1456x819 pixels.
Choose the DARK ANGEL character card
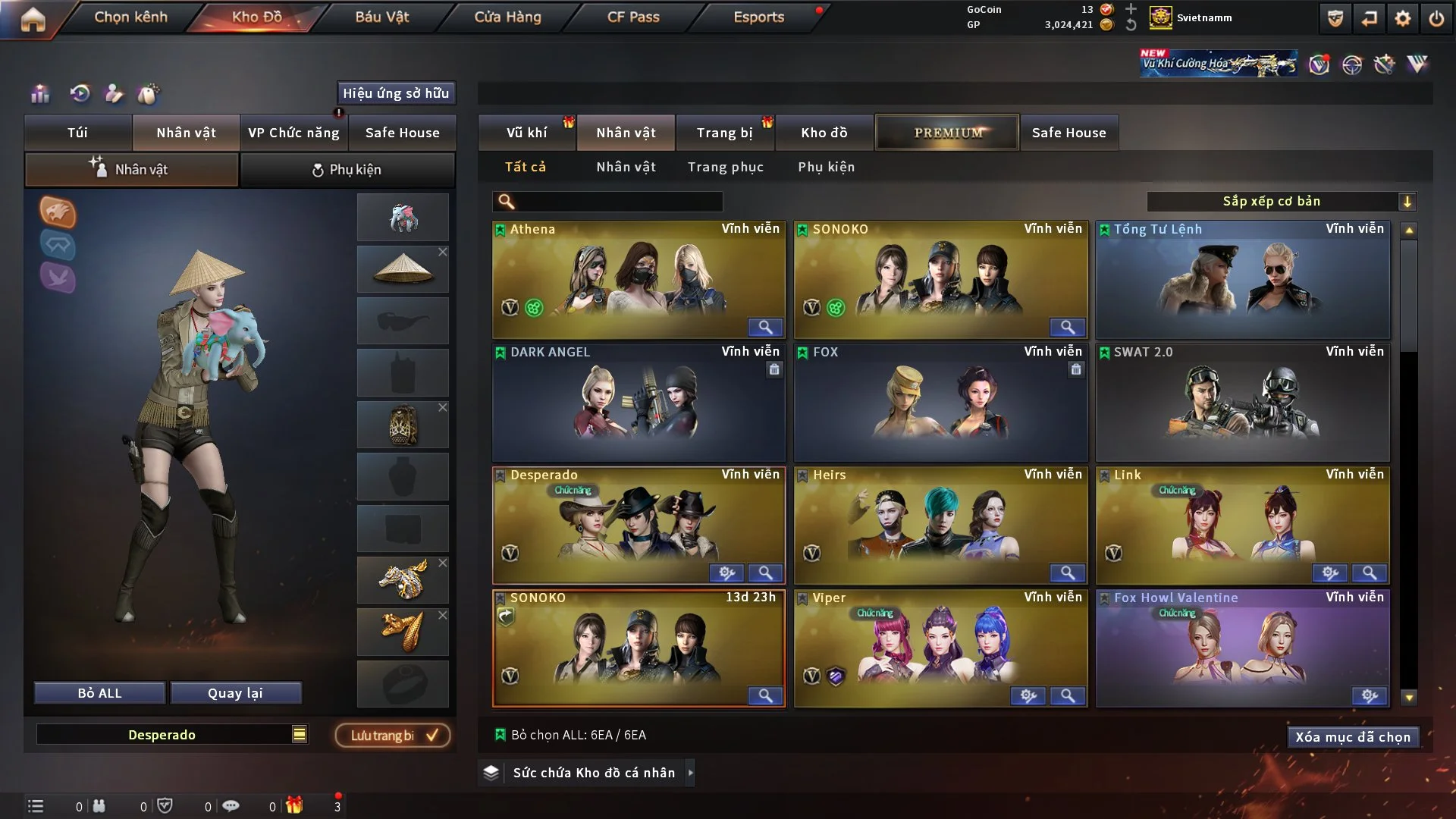point(639,403)
